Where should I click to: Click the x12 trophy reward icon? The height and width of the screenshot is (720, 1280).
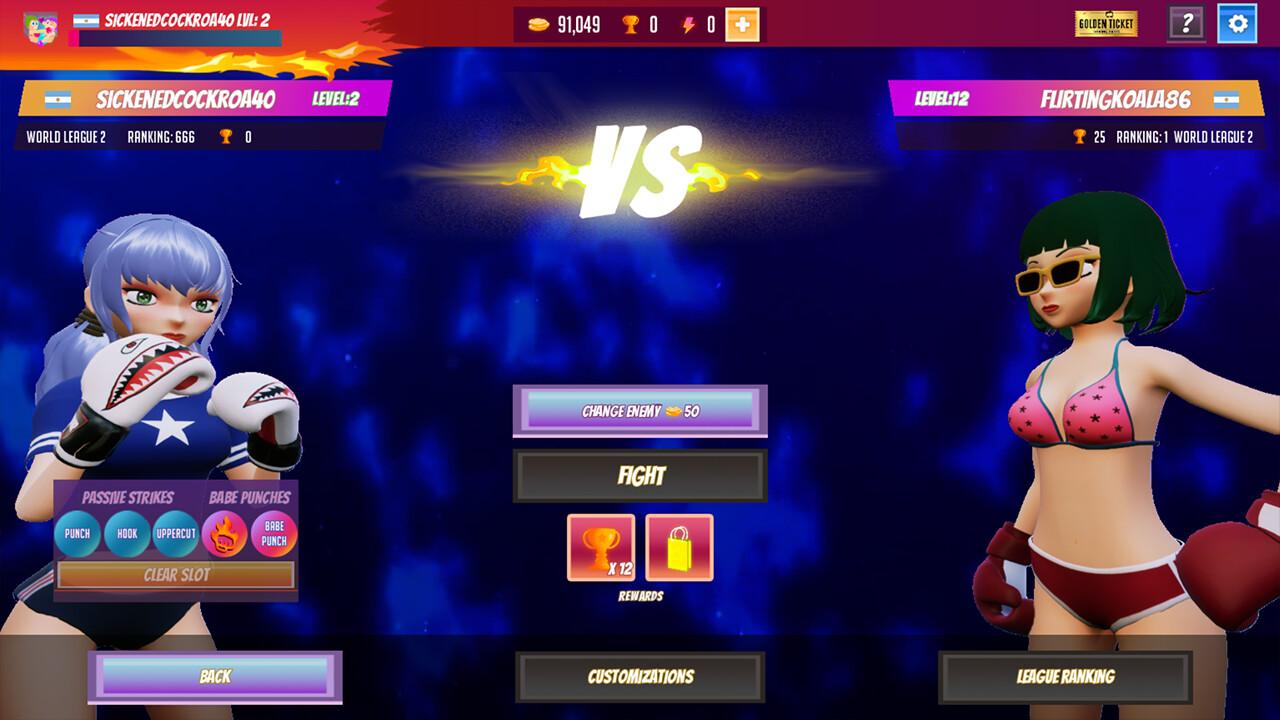tap(601, 545)
